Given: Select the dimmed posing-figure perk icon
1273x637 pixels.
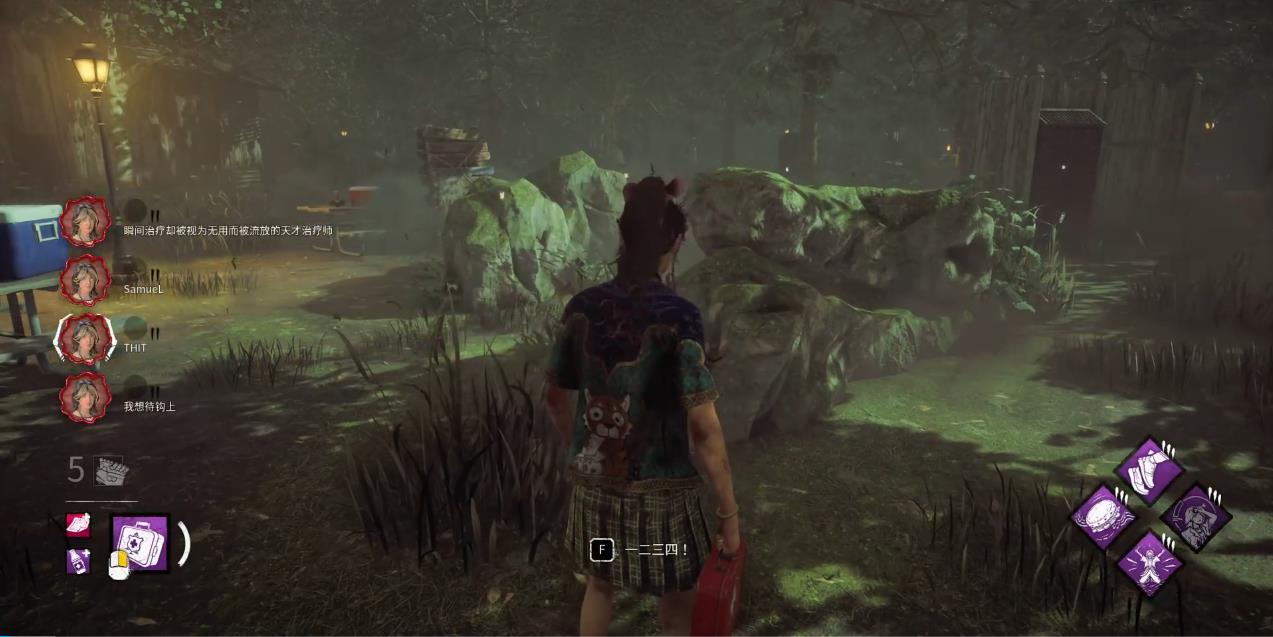Looking at the screenshot, I should click(1196, 518).
